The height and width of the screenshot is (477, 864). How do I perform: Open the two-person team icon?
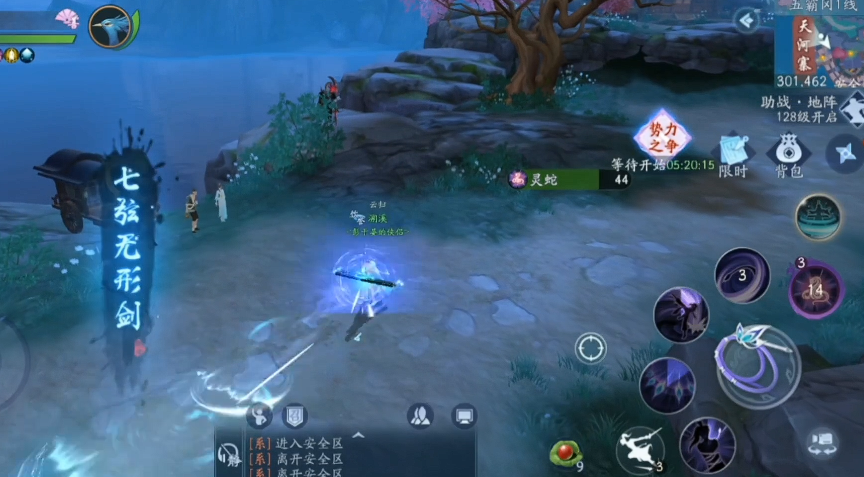click(420, 416)
